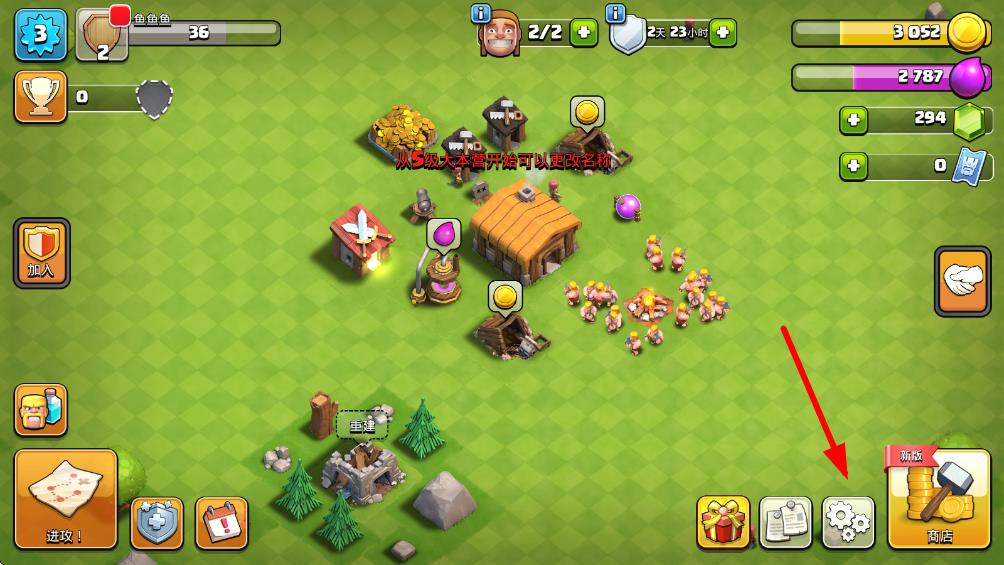Open the player profile shield avatar
1004x565 pixels.
pos(102,37)
